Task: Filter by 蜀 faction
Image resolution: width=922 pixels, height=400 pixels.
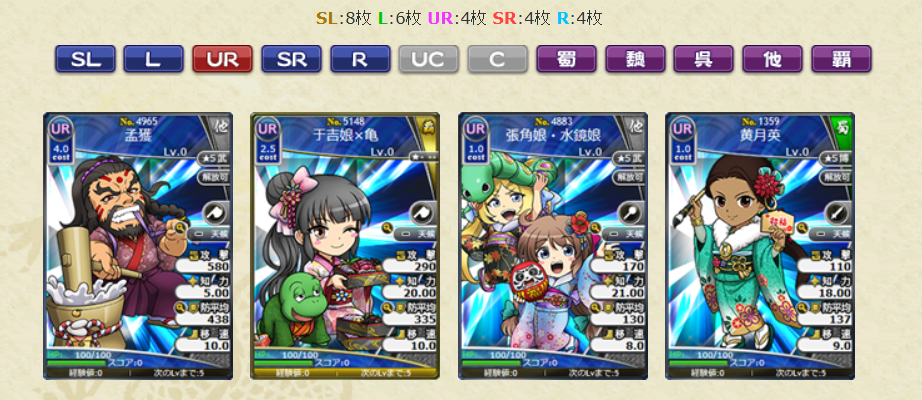Action: [566, 59]
